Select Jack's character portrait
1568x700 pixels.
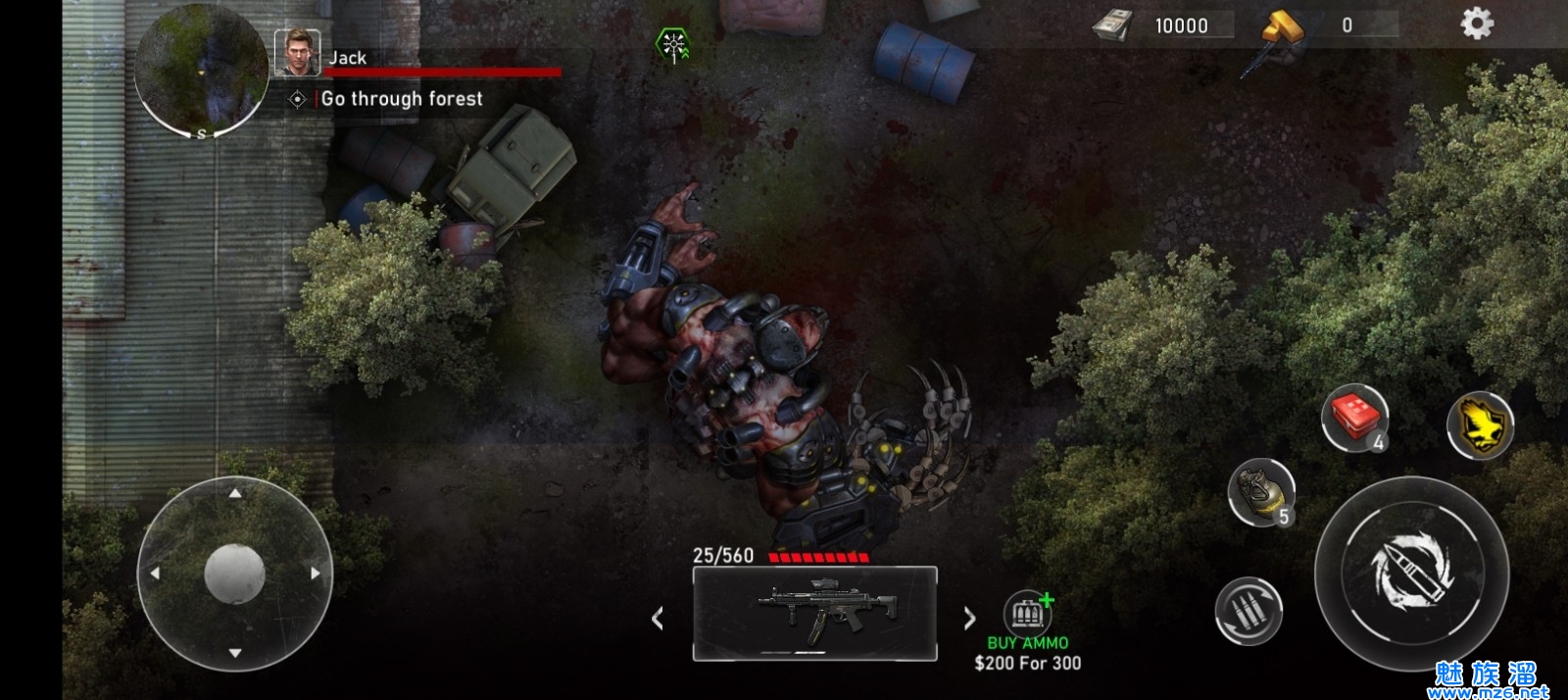pos(297,52)
